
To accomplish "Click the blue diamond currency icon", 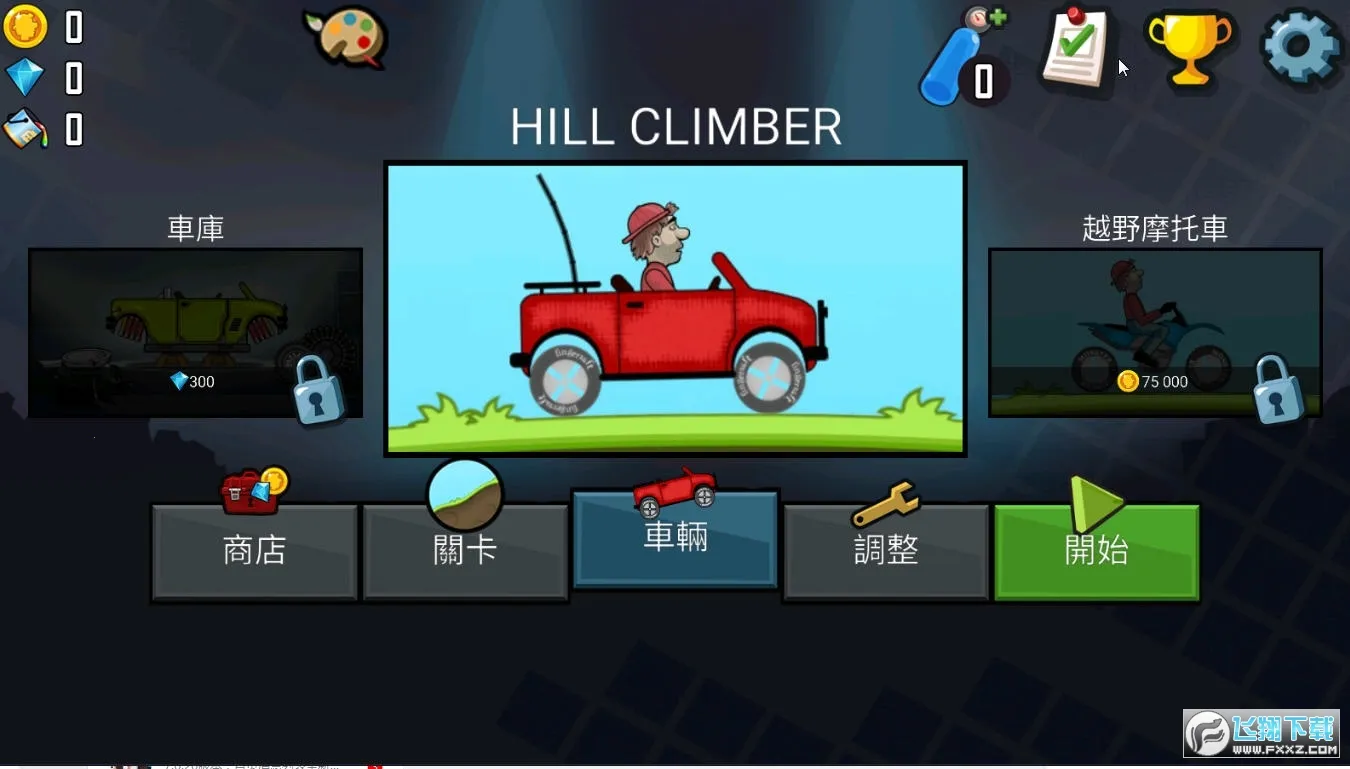I will click(x=25, y=77).
